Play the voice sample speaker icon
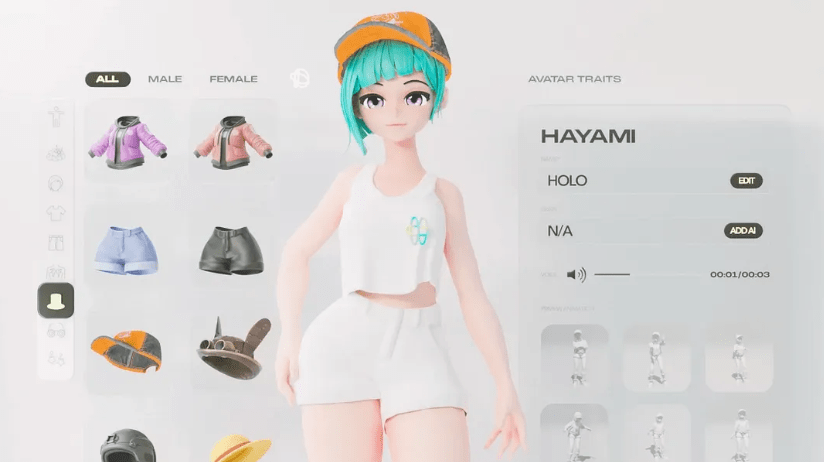This screenshot has height=462, width=824. [576, 274]
